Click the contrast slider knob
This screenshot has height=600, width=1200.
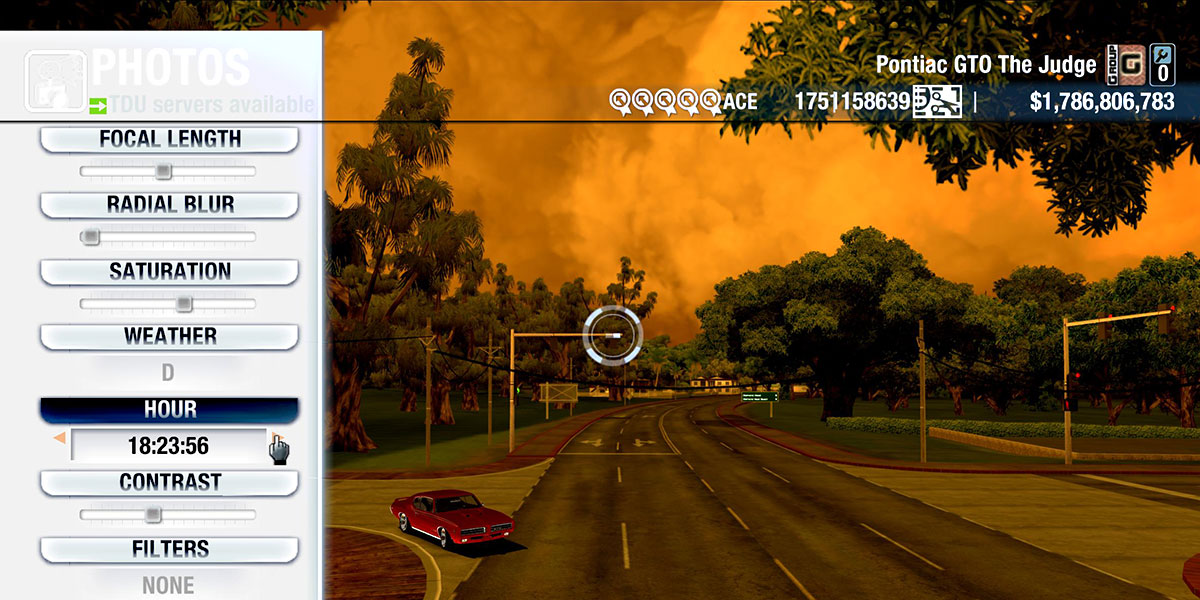[152, 515]
